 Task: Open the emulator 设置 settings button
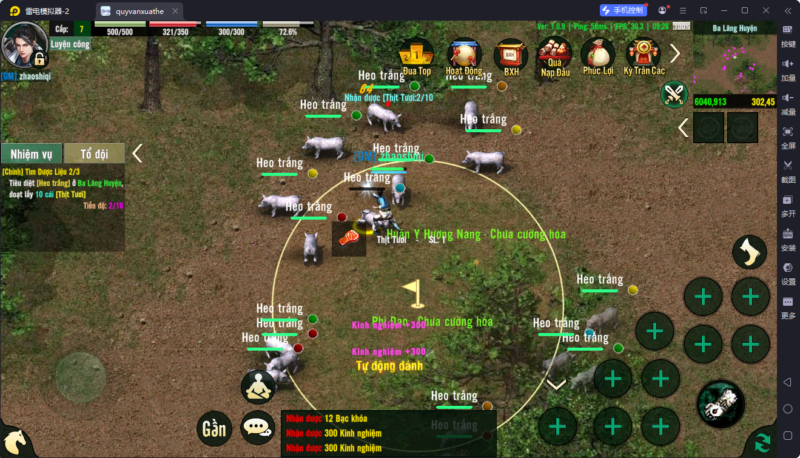point(788,275)
